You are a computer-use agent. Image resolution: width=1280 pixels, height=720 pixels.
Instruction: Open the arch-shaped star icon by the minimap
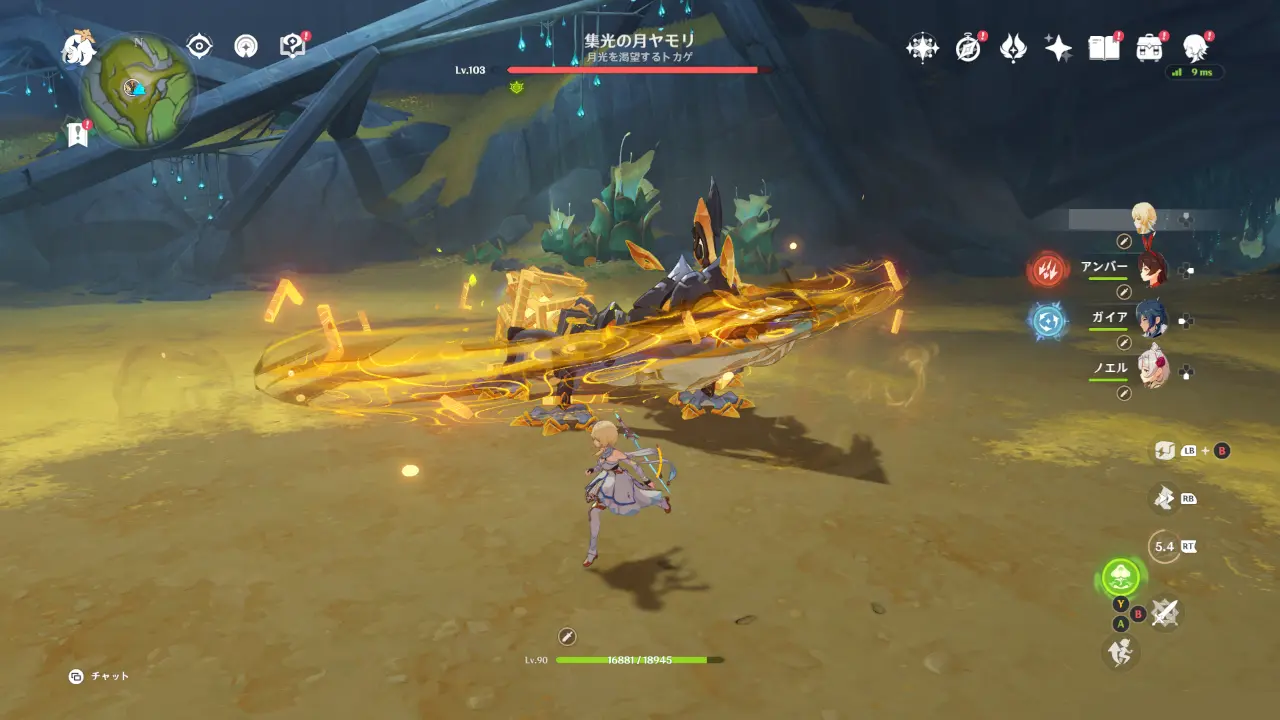246,46
